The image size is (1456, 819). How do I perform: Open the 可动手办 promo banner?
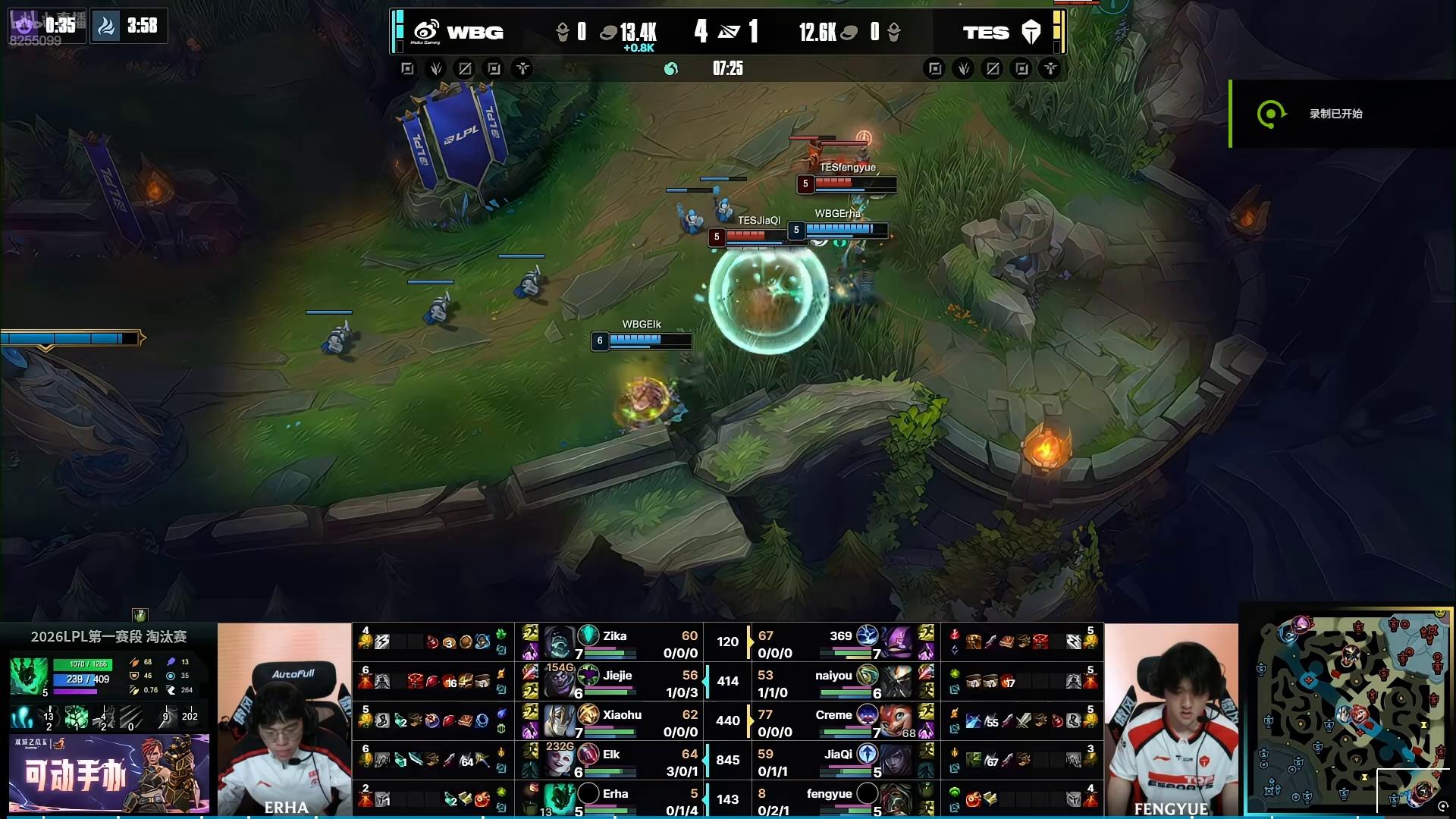pos(109,773)
